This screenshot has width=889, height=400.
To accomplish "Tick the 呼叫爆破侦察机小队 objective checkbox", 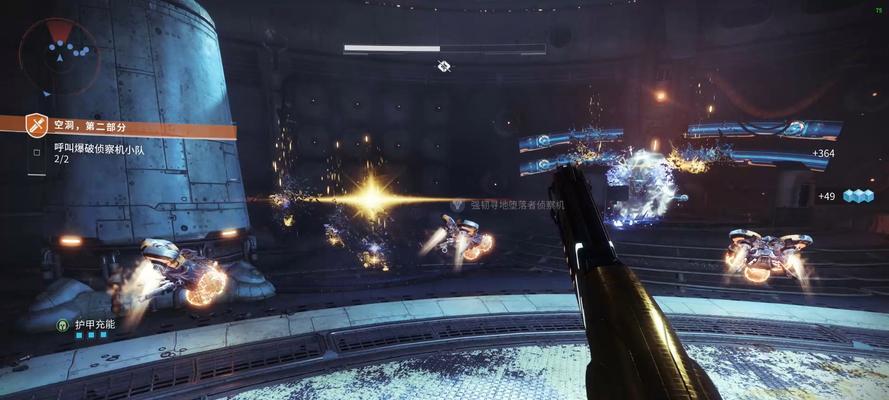I will coord(37,152).
